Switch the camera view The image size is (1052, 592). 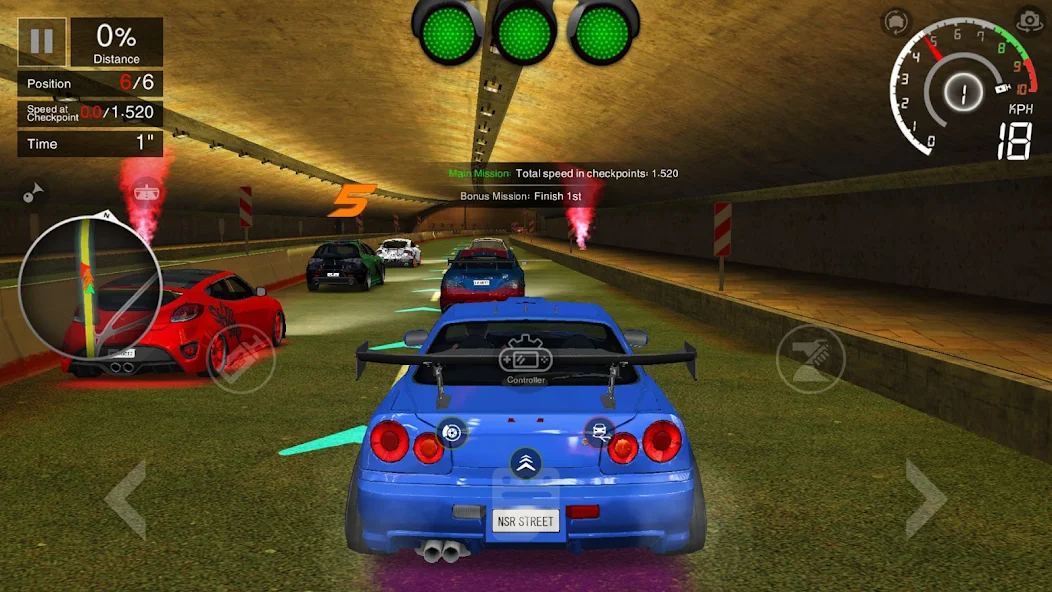point(1028,21)
